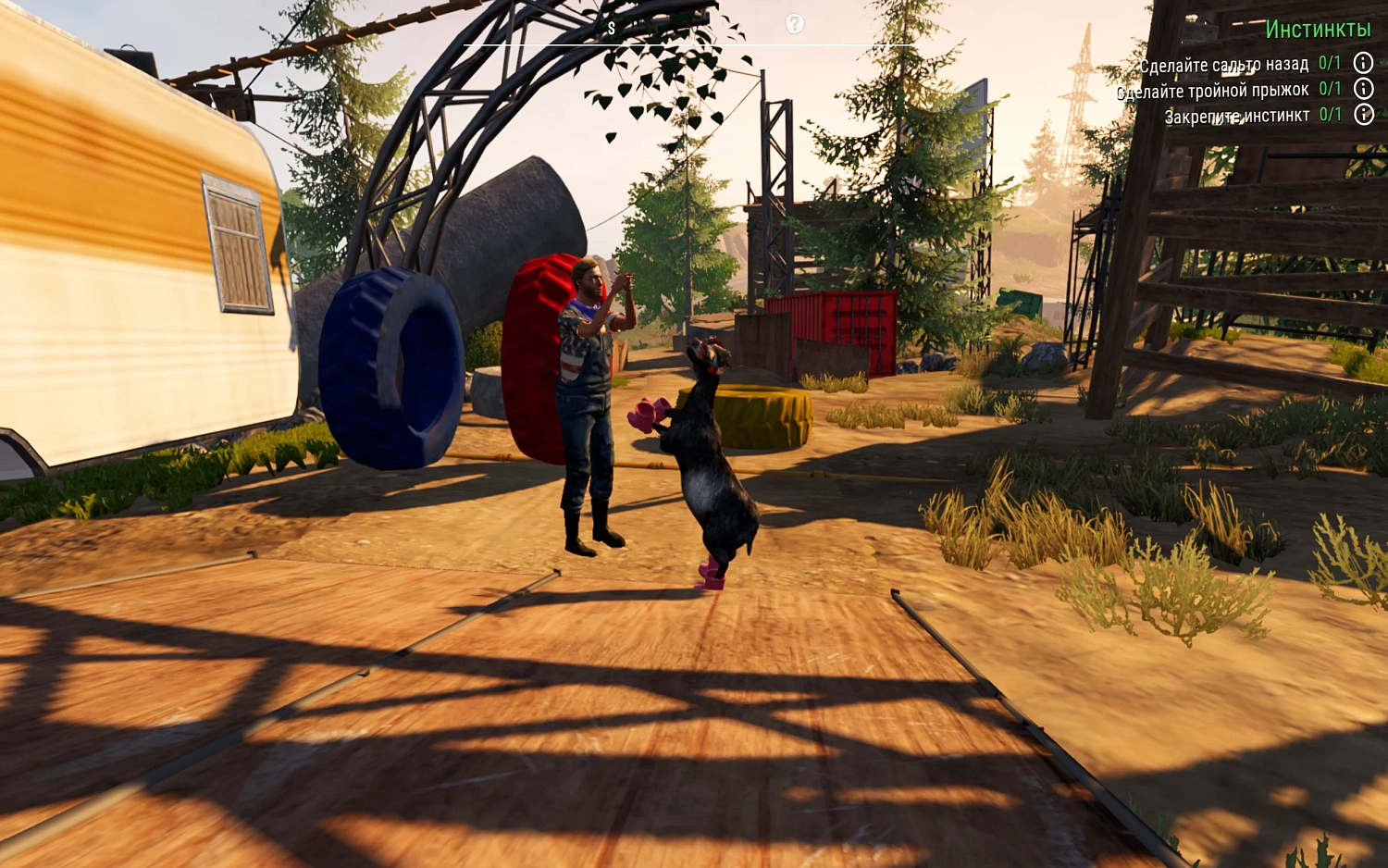The height and width of the screenshot is (868, 1388).
Task: Toggle the 'Закрепите инстинкт' objective row
Action: (1237, 116)
